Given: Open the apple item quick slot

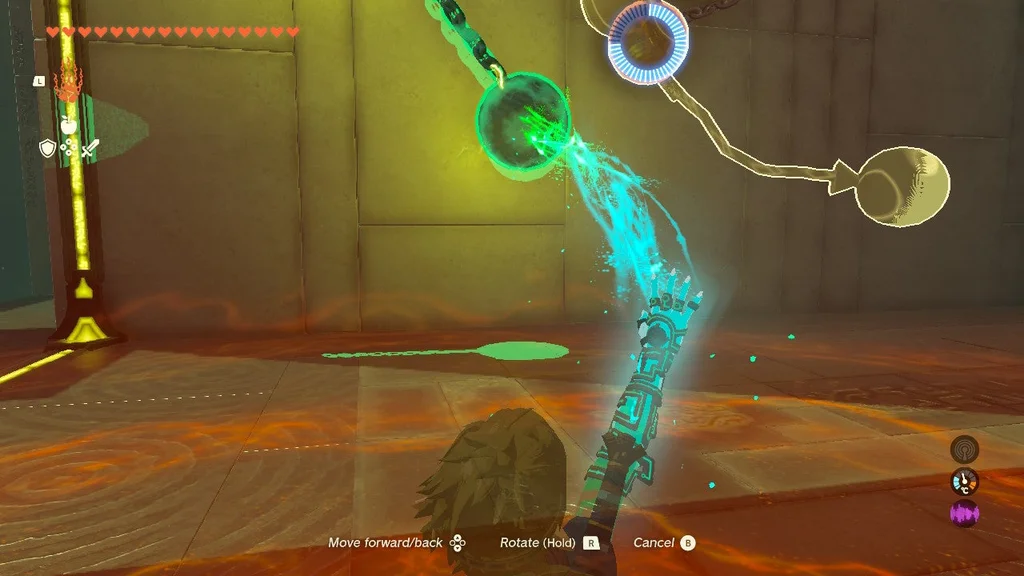Looking at the screenshot, I should (x=68, y=125).
